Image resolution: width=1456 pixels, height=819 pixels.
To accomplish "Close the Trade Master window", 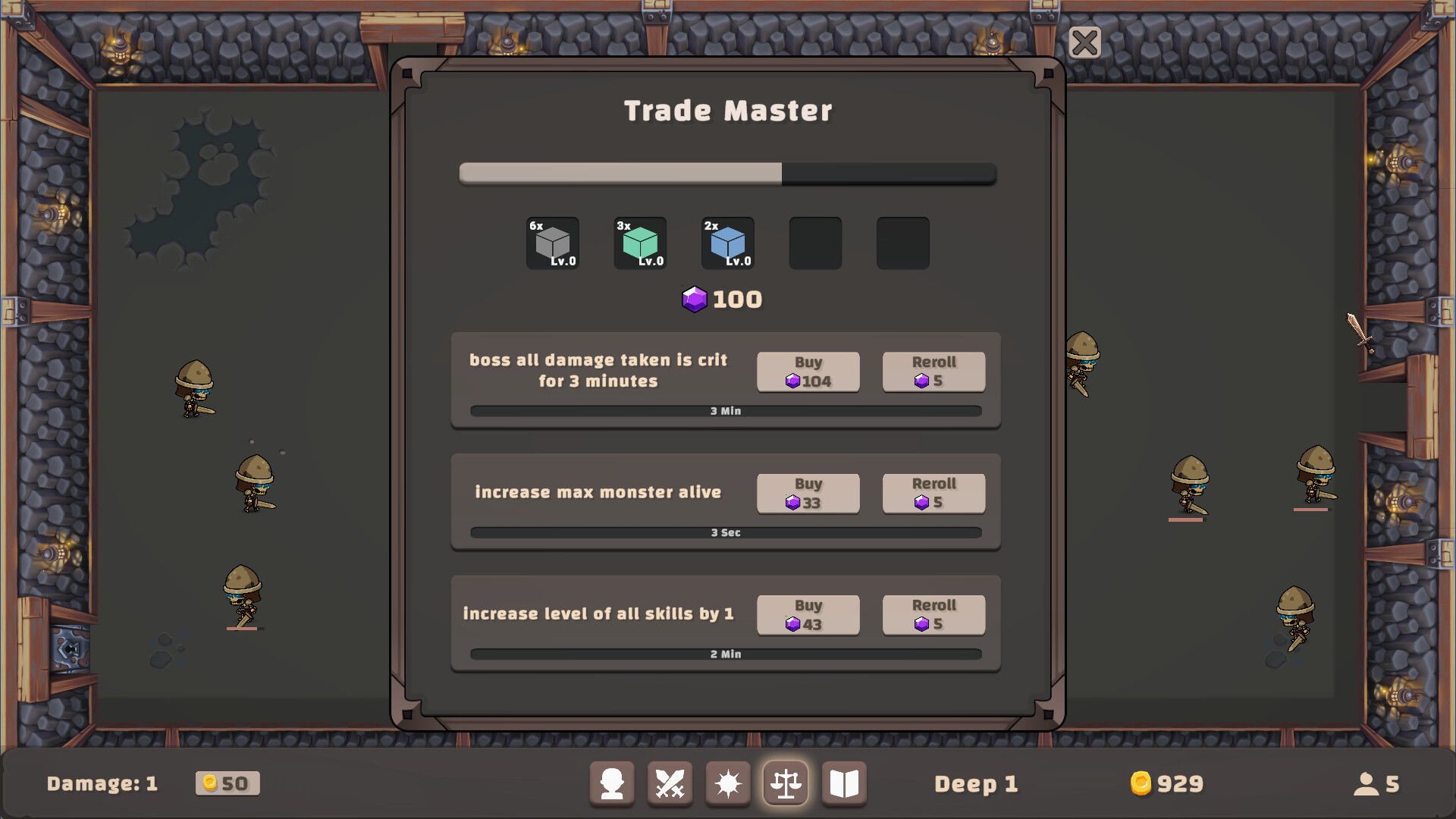I will [x=1084, y=43].
